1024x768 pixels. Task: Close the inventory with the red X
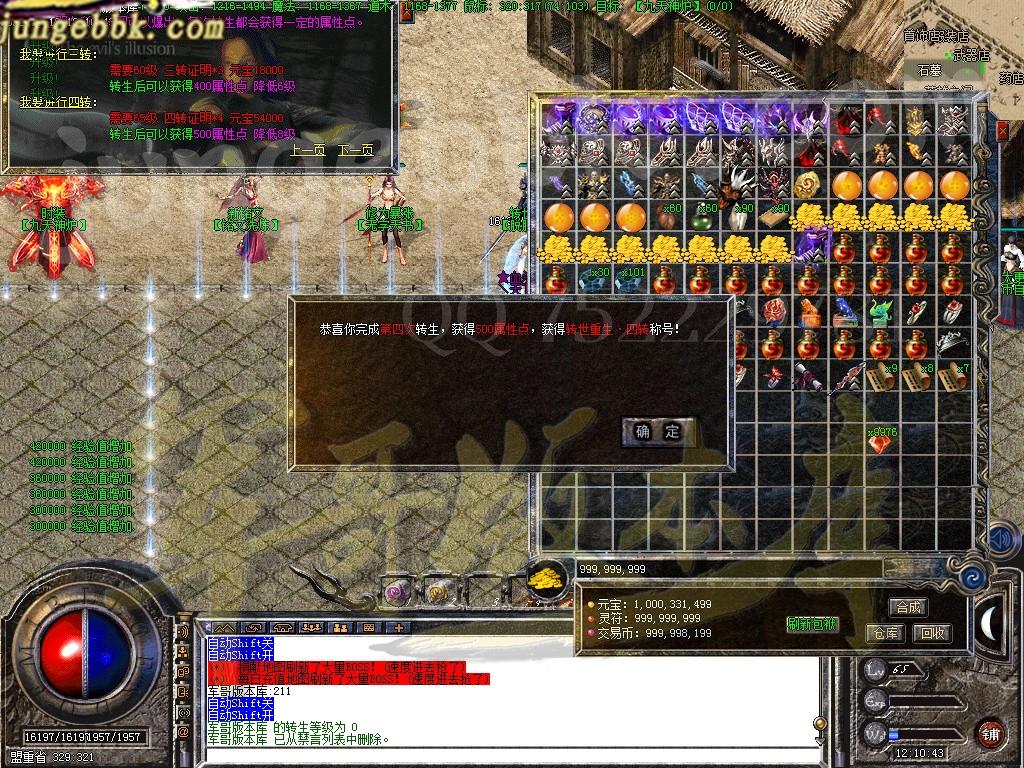click(x=1003, y=130)
